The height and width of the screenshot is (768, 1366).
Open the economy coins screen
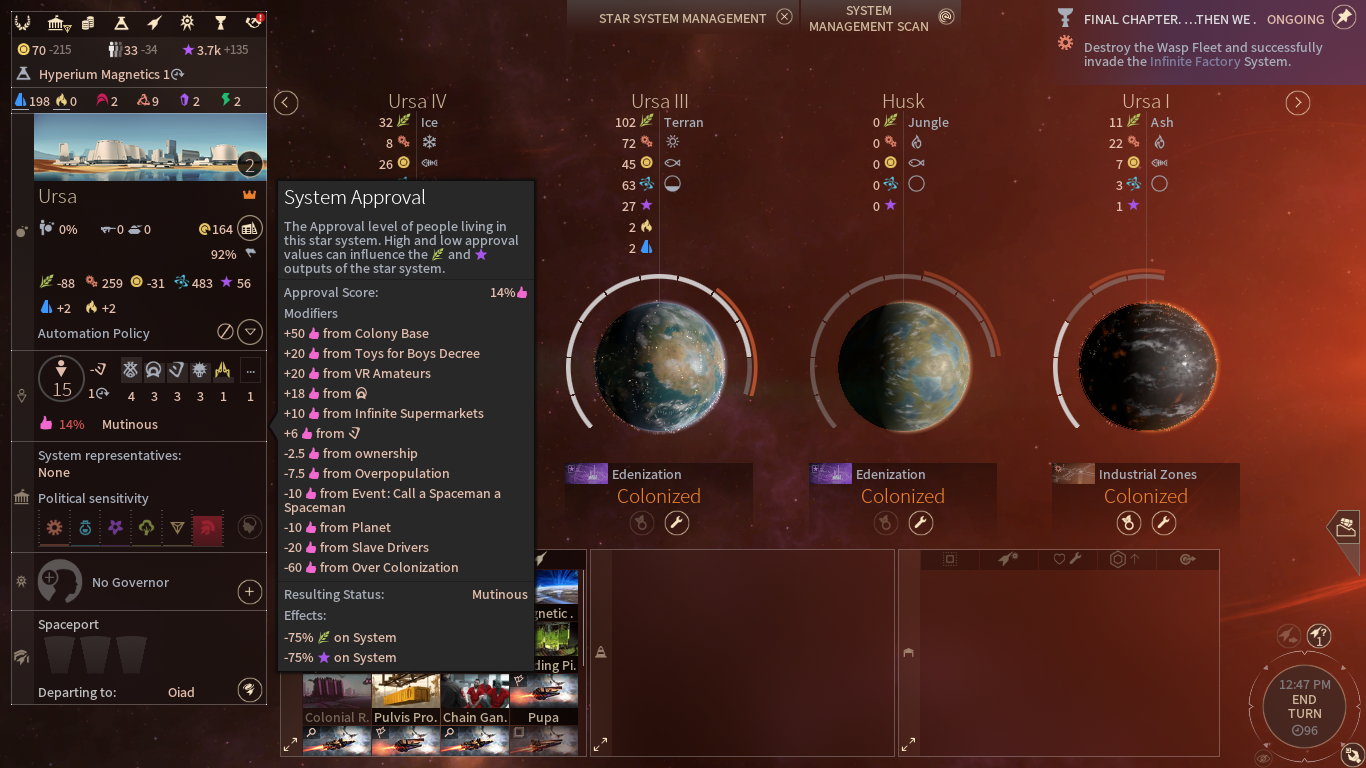pos(89,23)
